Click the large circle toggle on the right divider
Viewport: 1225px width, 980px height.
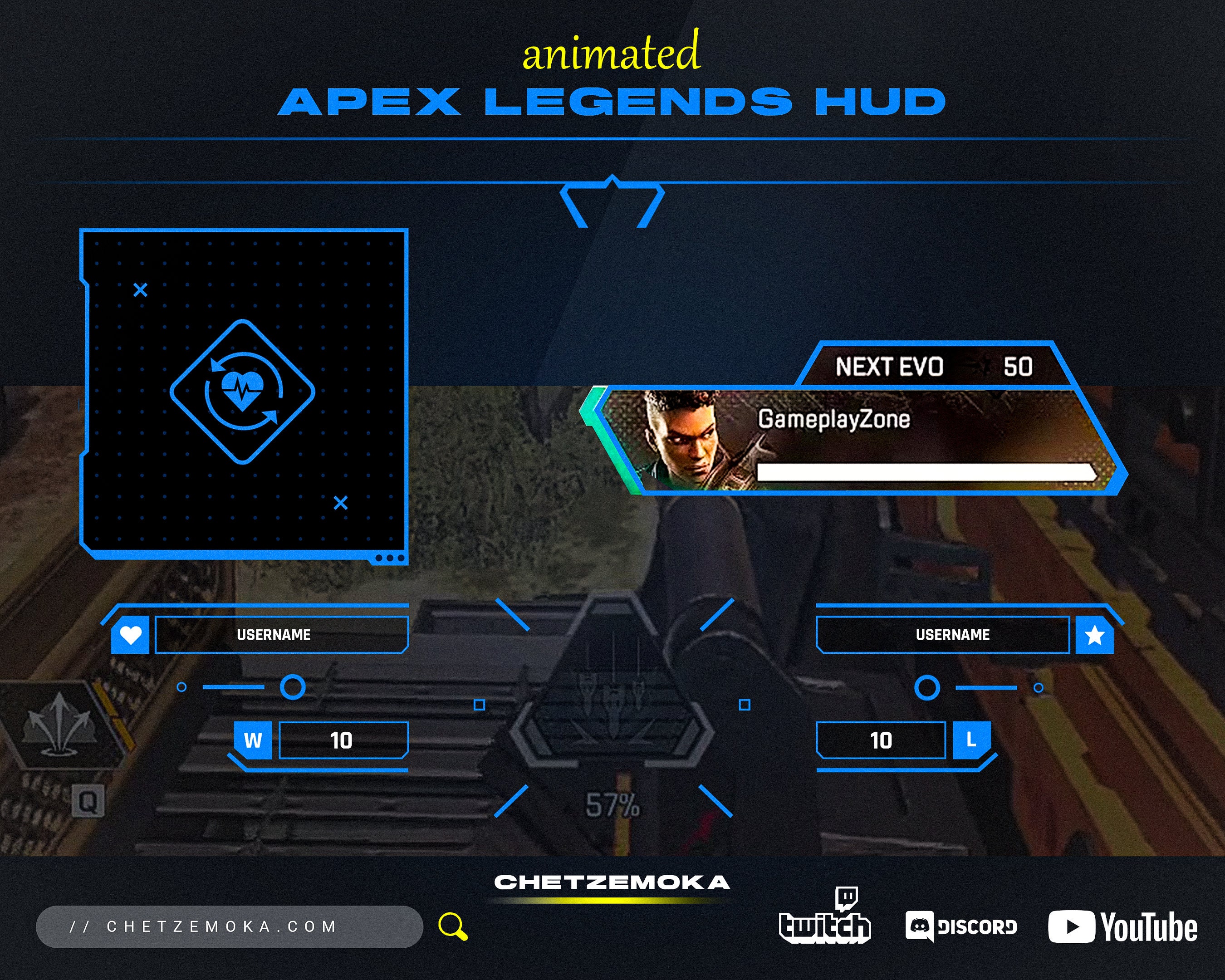click(x=928, y=688)
